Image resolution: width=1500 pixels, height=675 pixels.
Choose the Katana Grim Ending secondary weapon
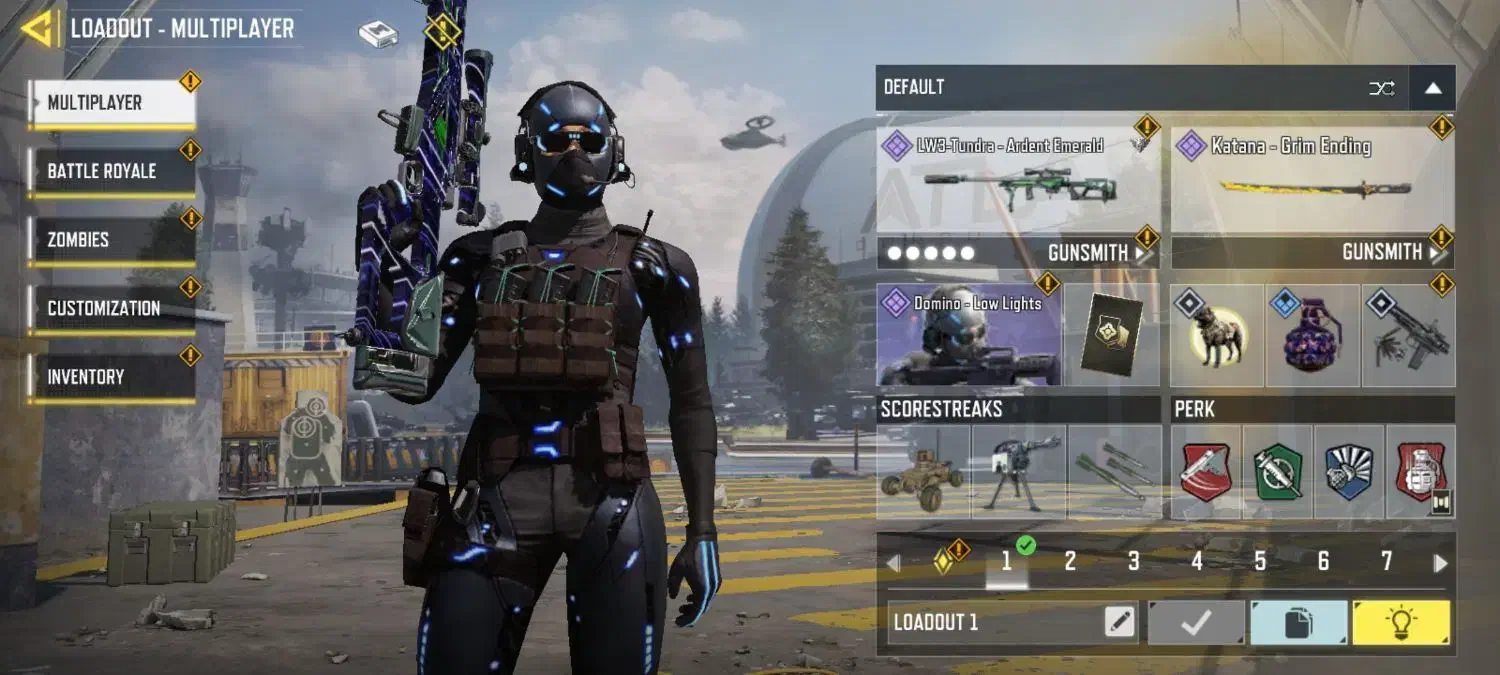[1312, 181]
